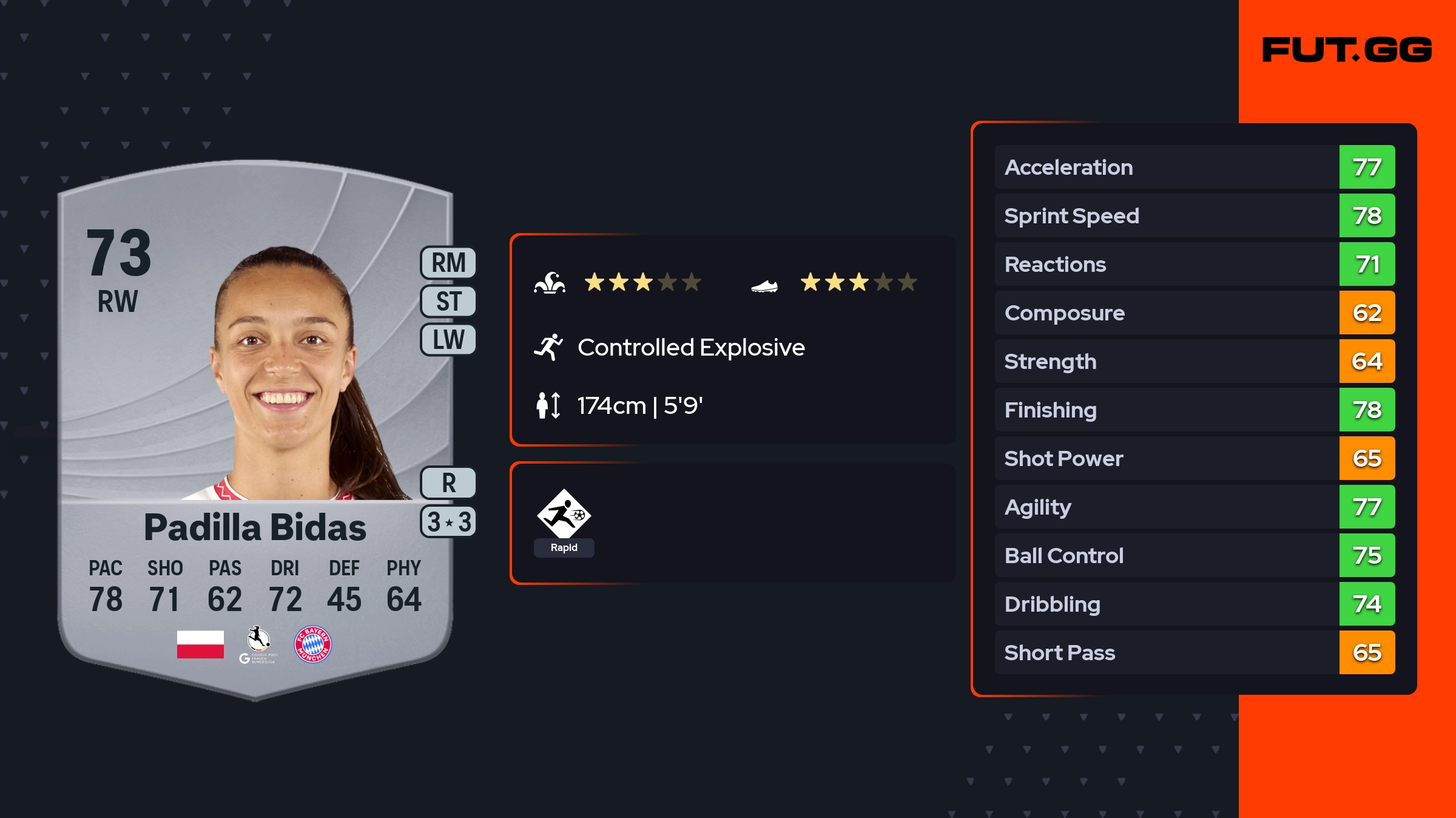
Task: Select the Acceleration stat row
Action: [x=1195, y=167]
